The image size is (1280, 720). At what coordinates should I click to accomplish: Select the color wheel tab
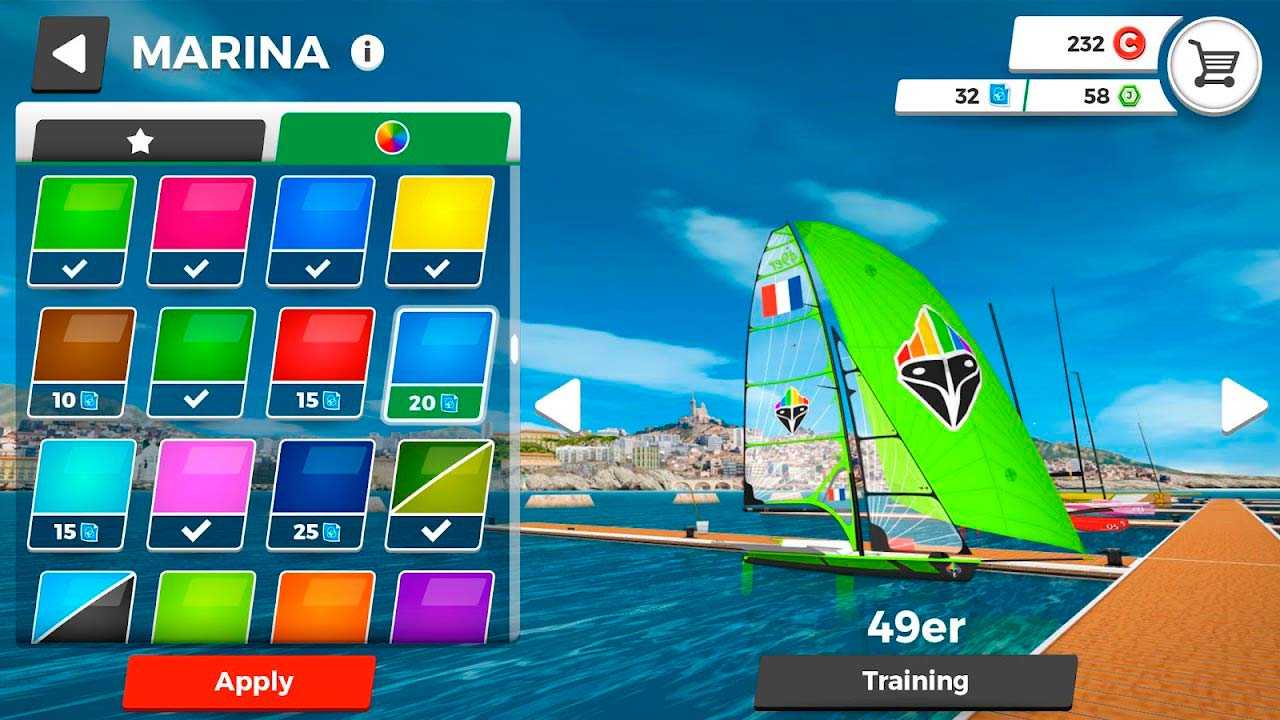(x=392, y=138)
